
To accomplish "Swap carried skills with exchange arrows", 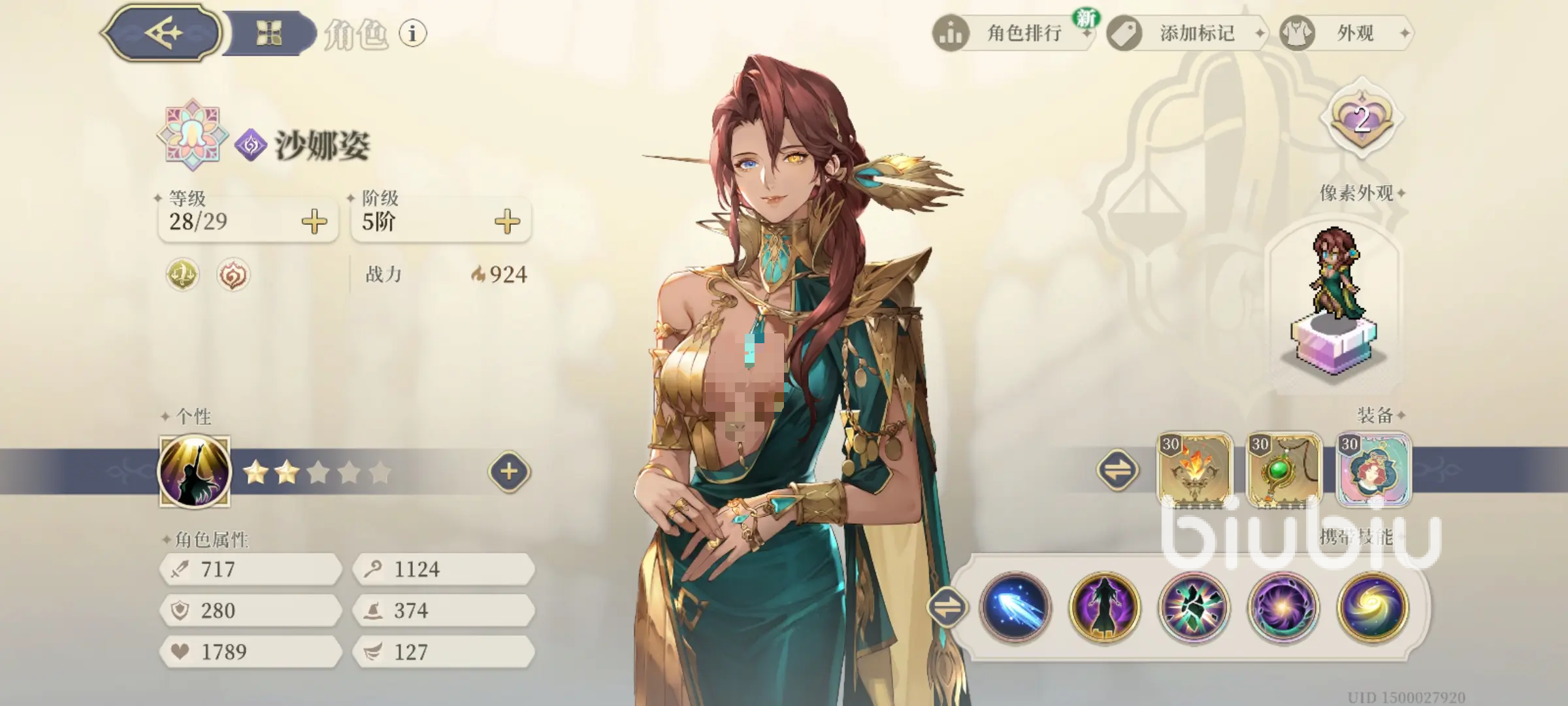I will (947, 607).
